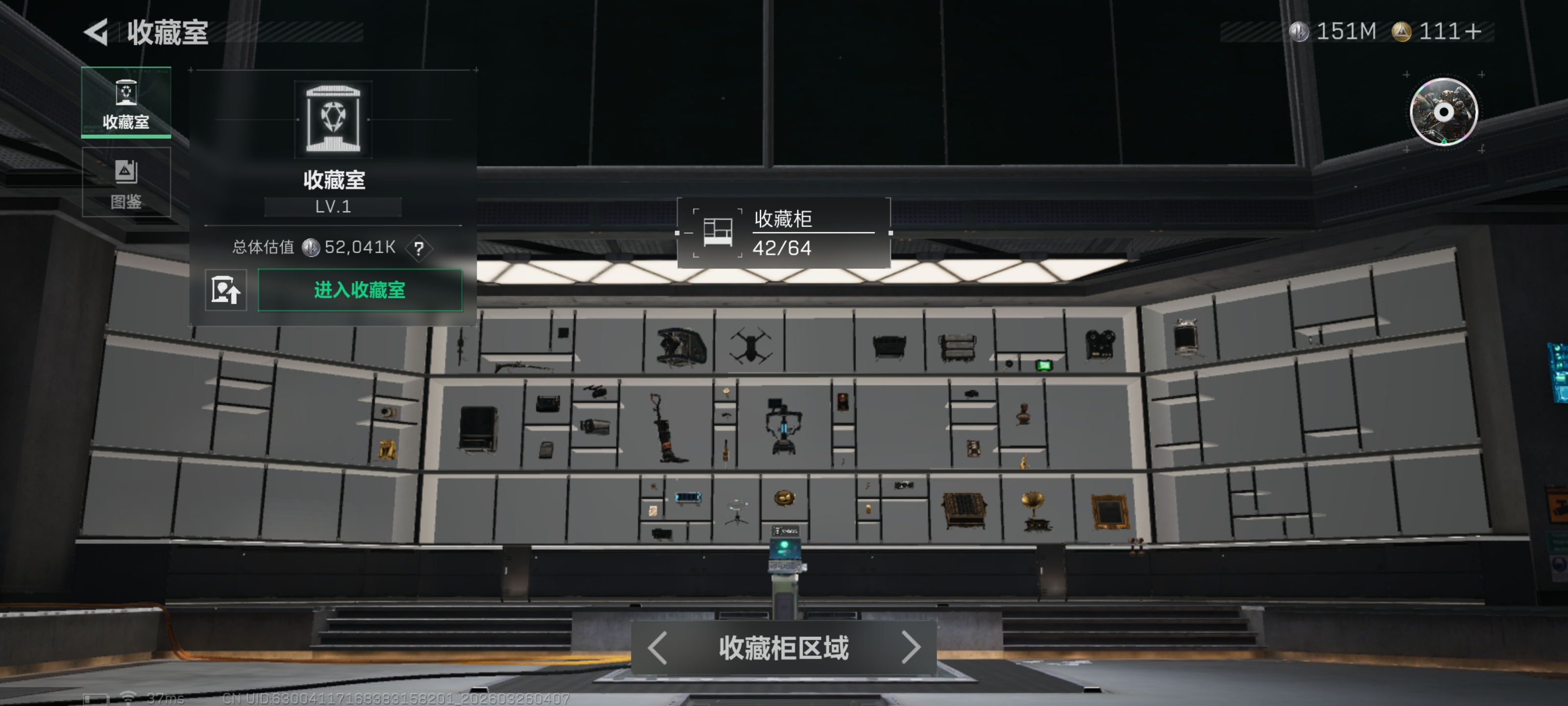Click the right arrow to view next cabinet area

pos(910,649)
